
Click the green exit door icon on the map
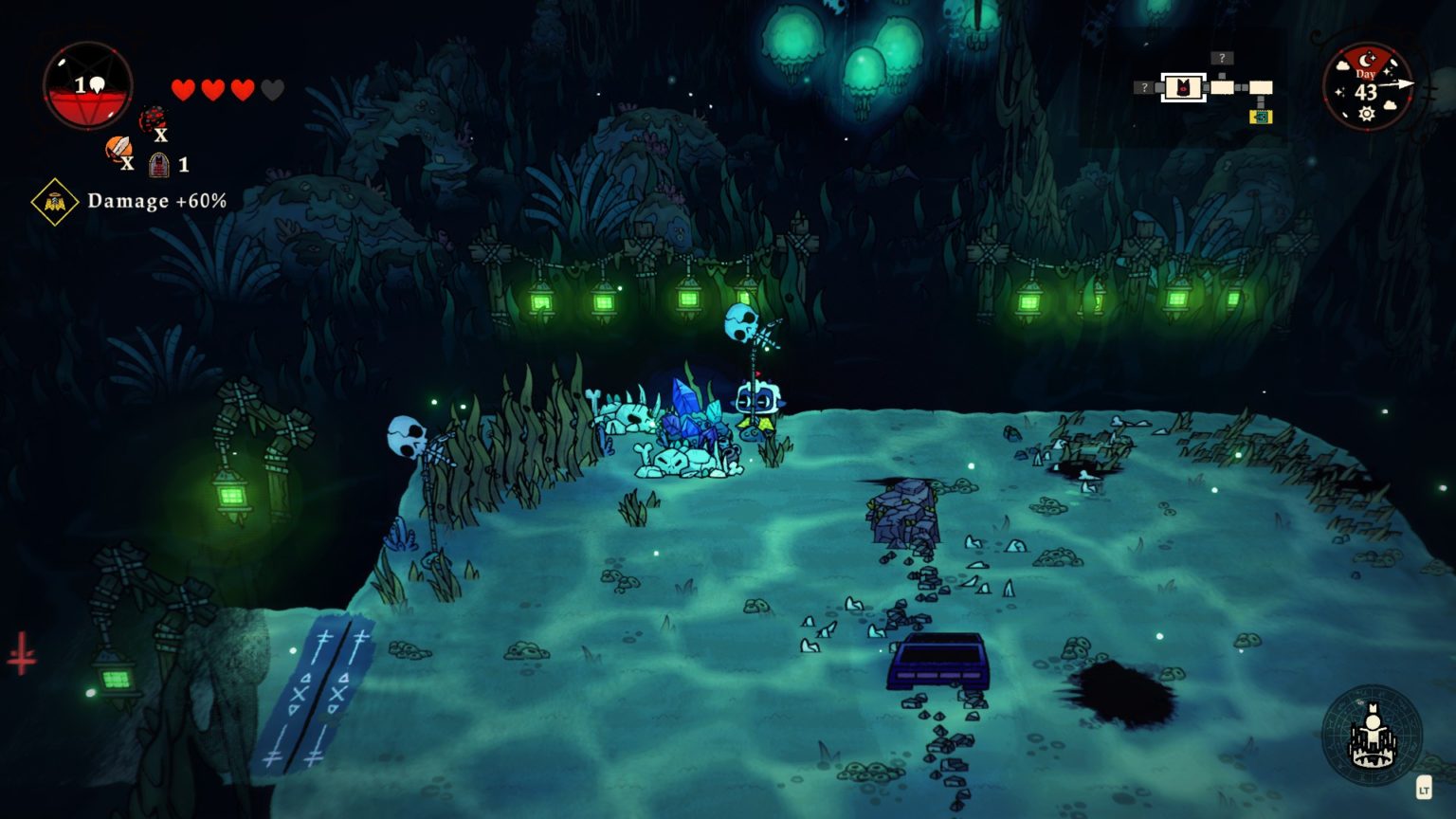point(1261,117)
